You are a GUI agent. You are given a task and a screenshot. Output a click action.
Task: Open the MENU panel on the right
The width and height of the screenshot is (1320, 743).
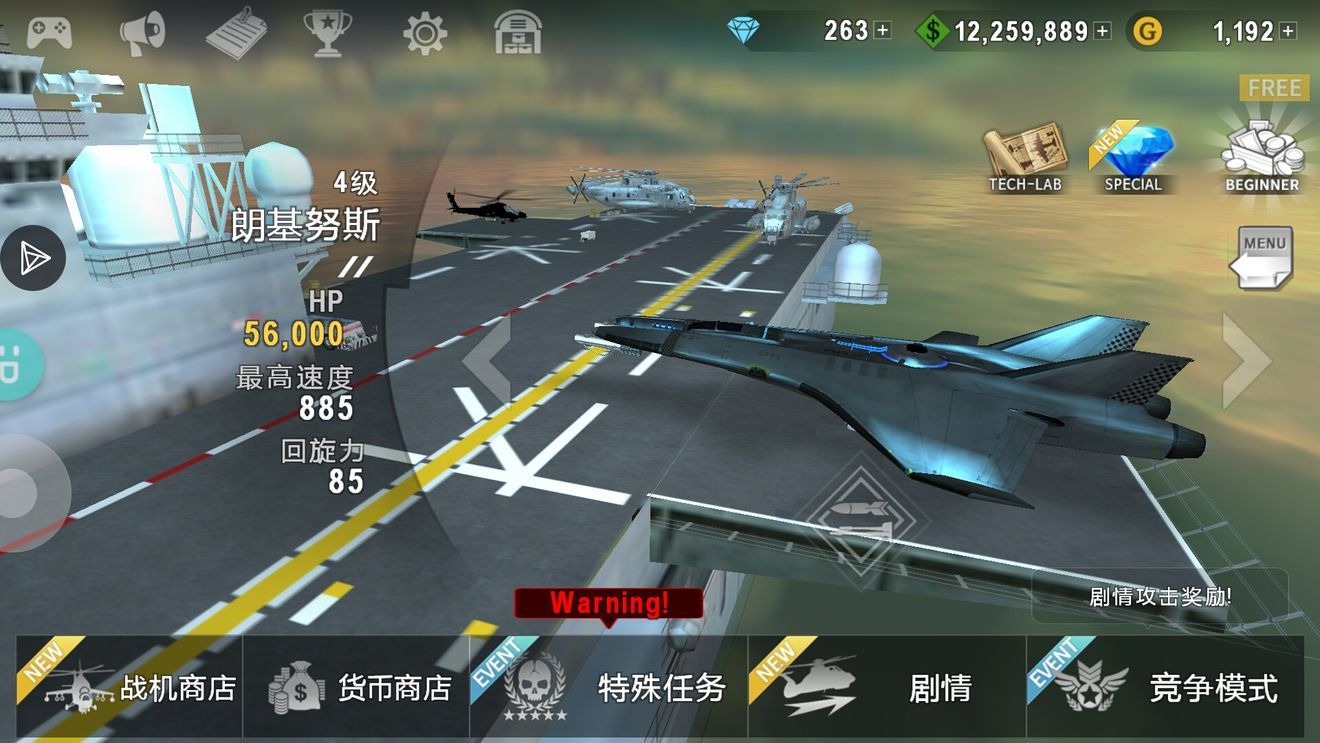1262,255
